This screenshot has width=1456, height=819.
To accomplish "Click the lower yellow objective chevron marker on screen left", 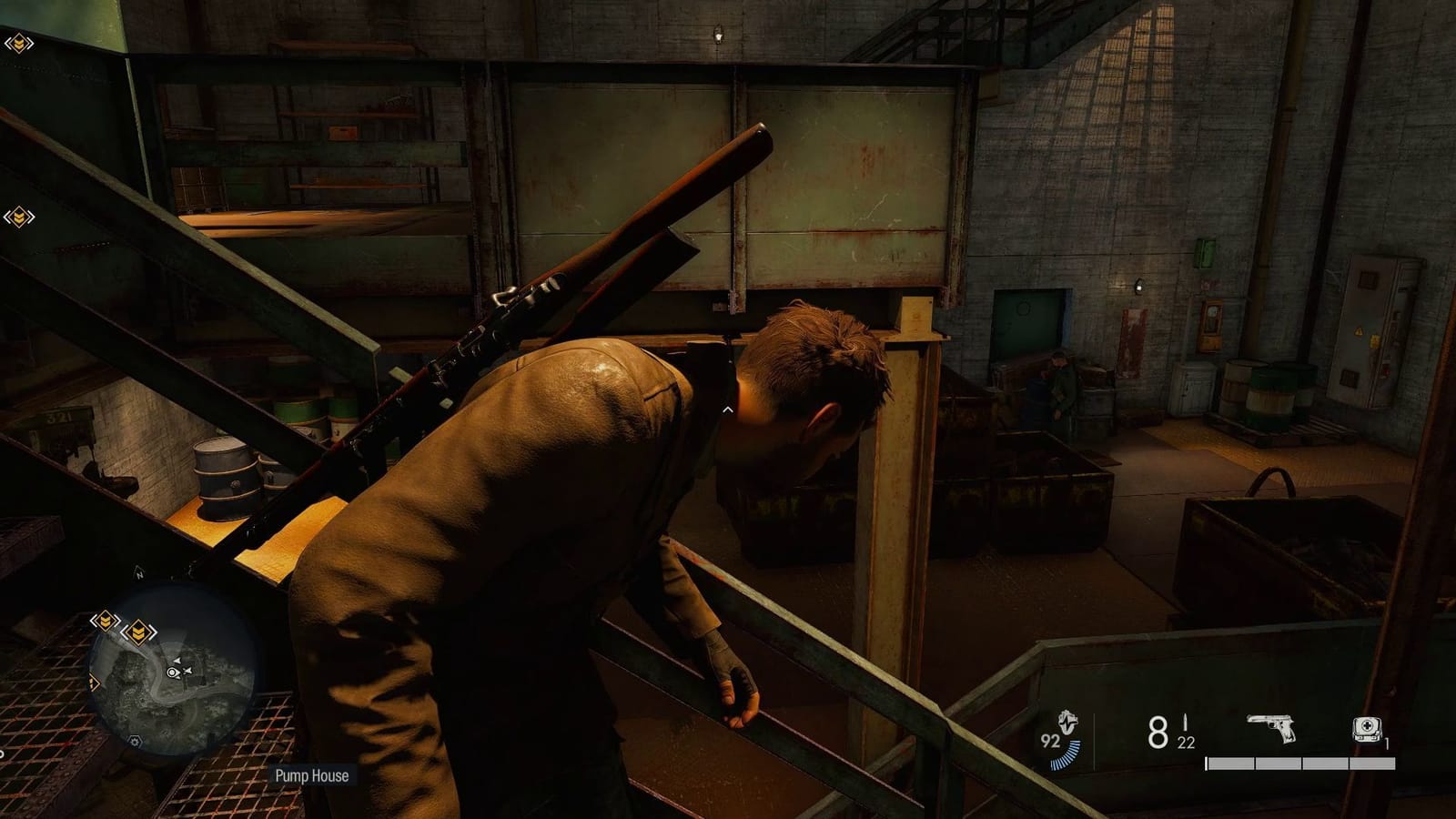I will (x=18, y=215).
